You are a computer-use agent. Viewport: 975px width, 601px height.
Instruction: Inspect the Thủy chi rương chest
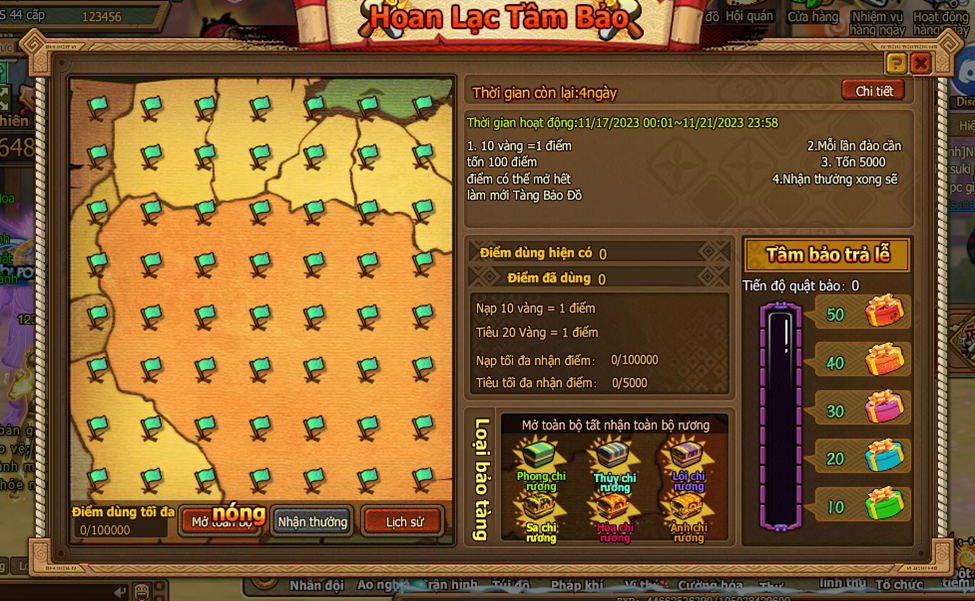614,457
